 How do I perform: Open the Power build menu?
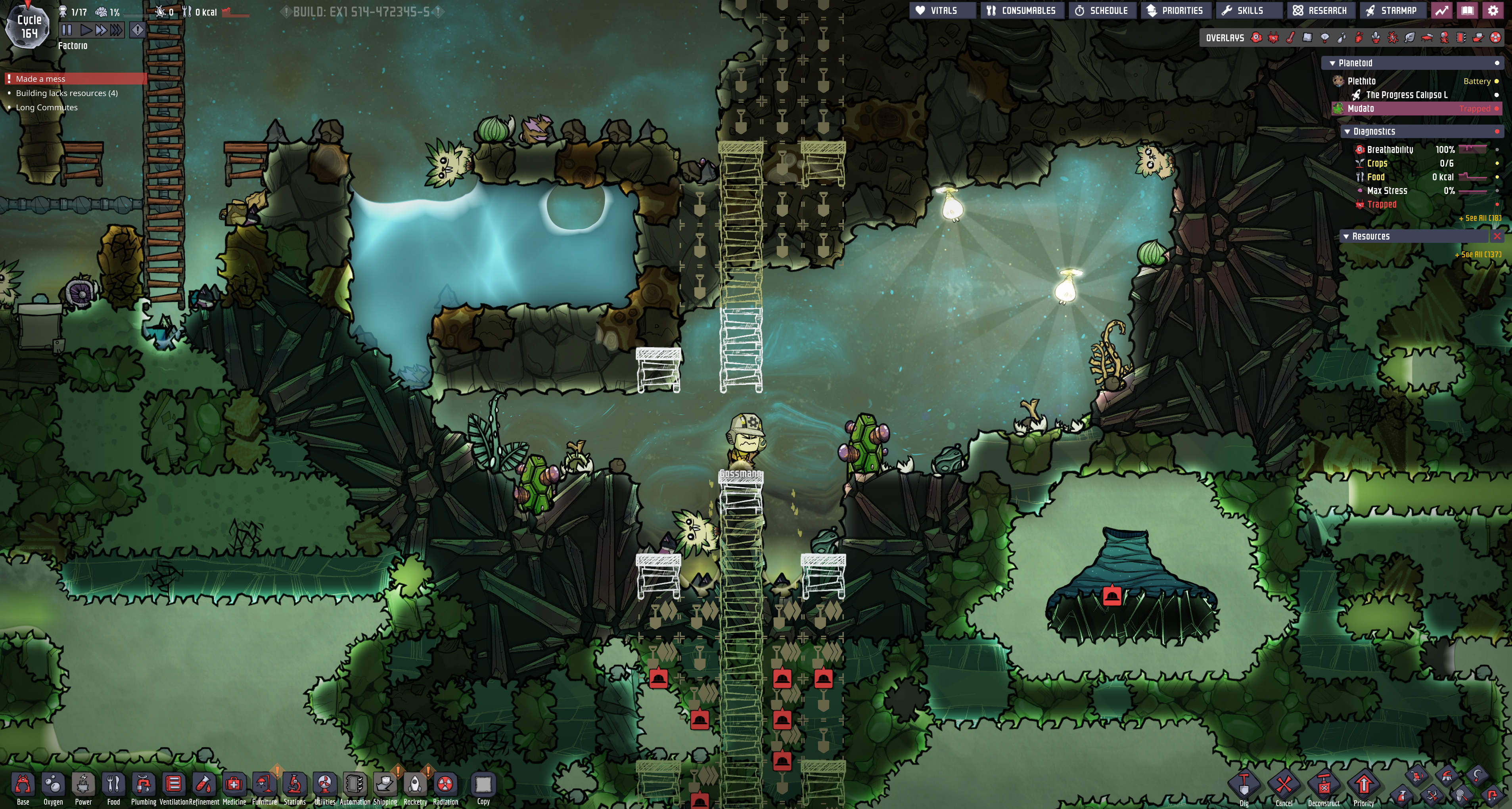tap(83, 785)
